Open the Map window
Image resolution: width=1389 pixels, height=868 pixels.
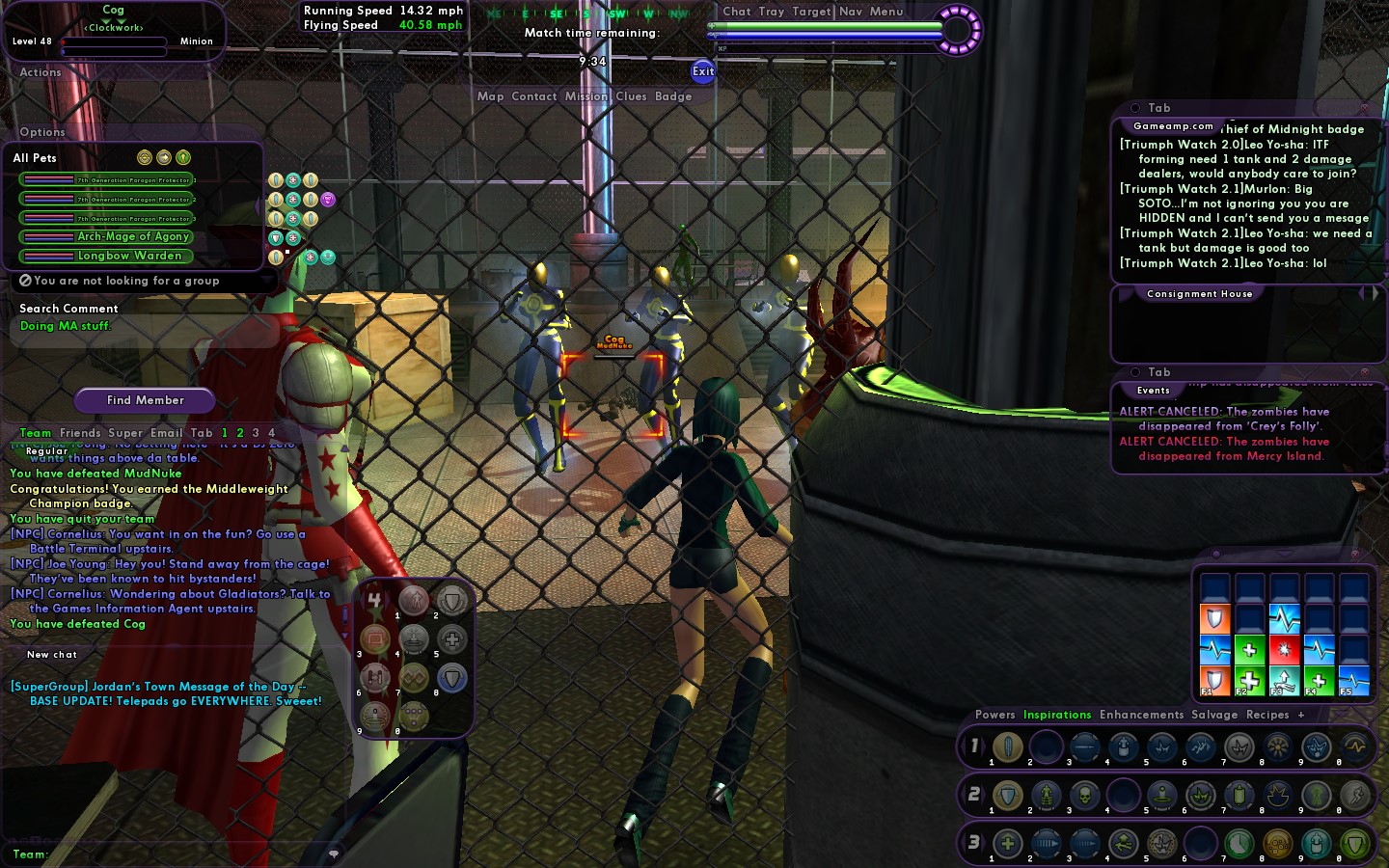(490, 96)
